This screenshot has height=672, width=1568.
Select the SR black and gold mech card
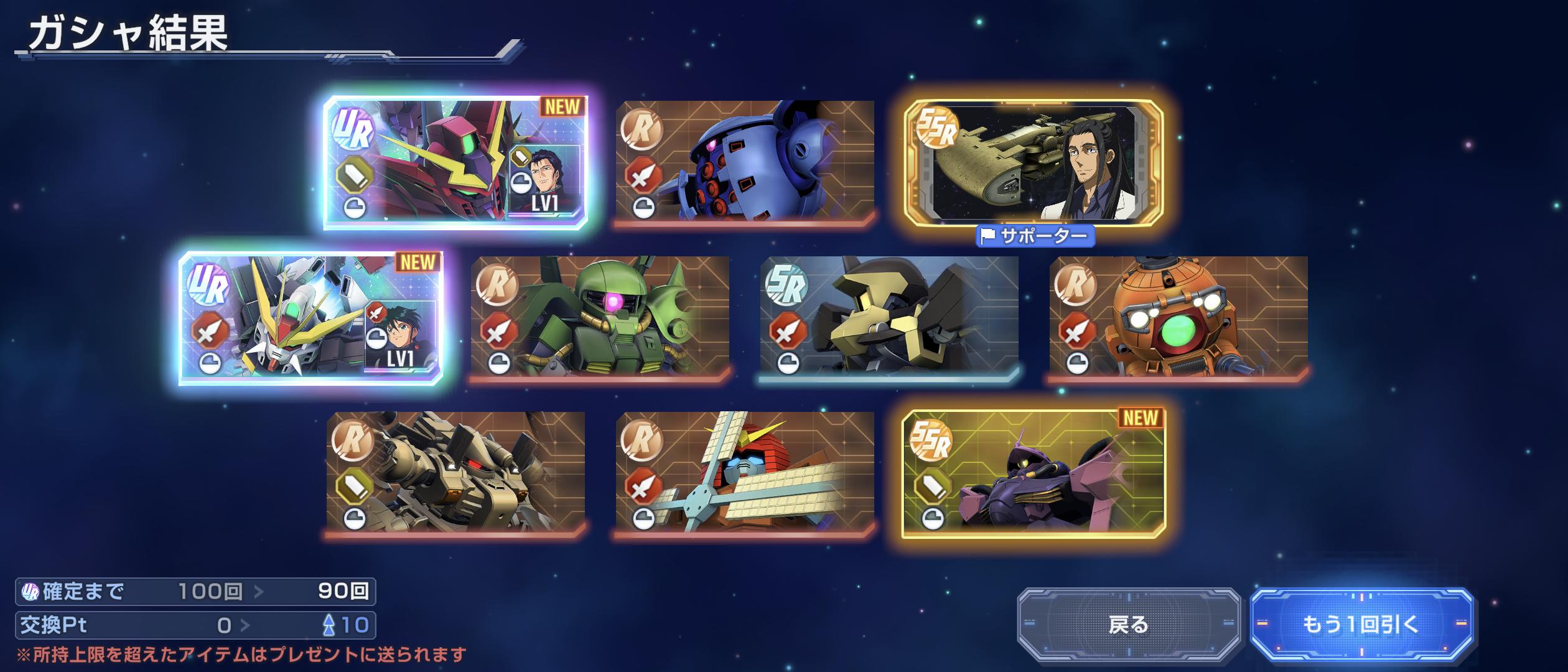[889, 317]
